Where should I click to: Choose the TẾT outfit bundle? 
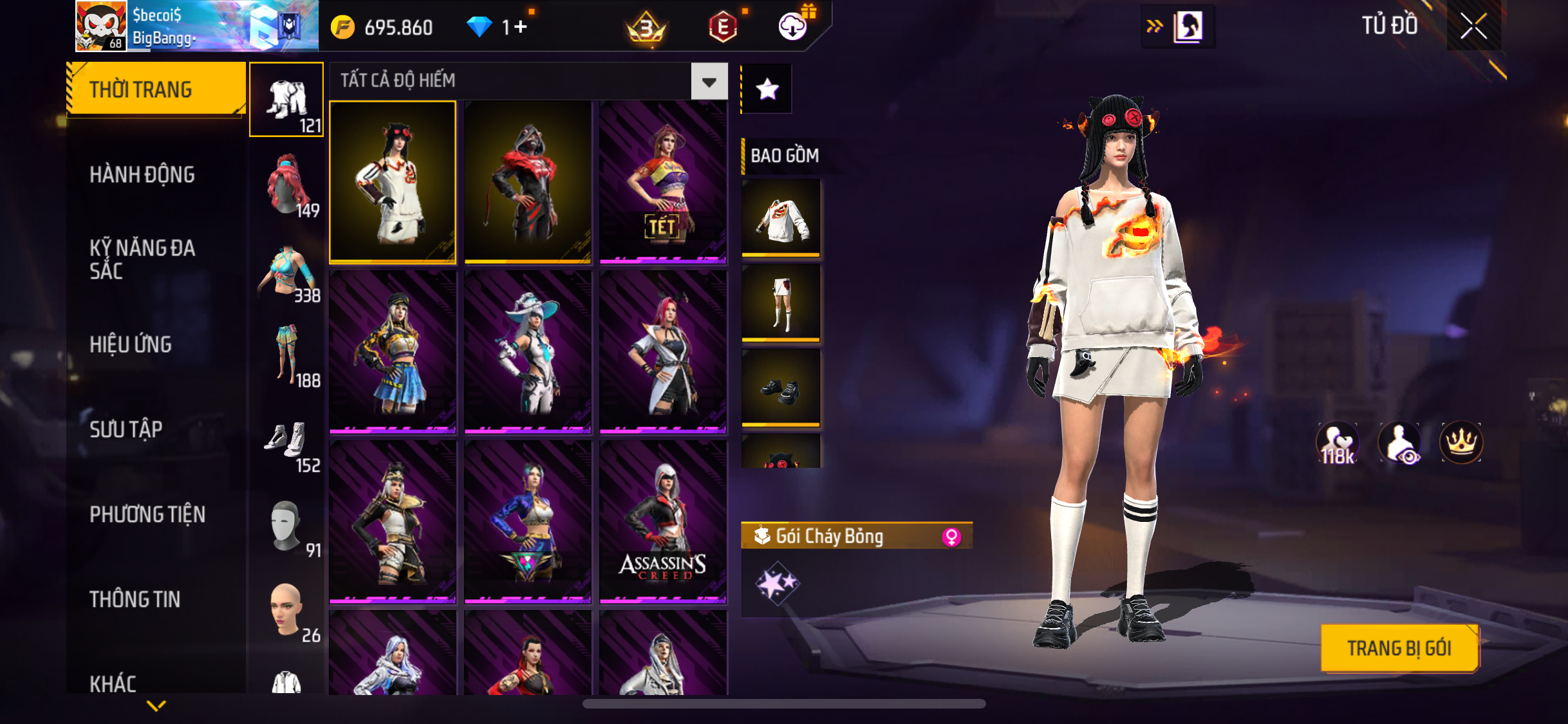click(x=663, y=183)
